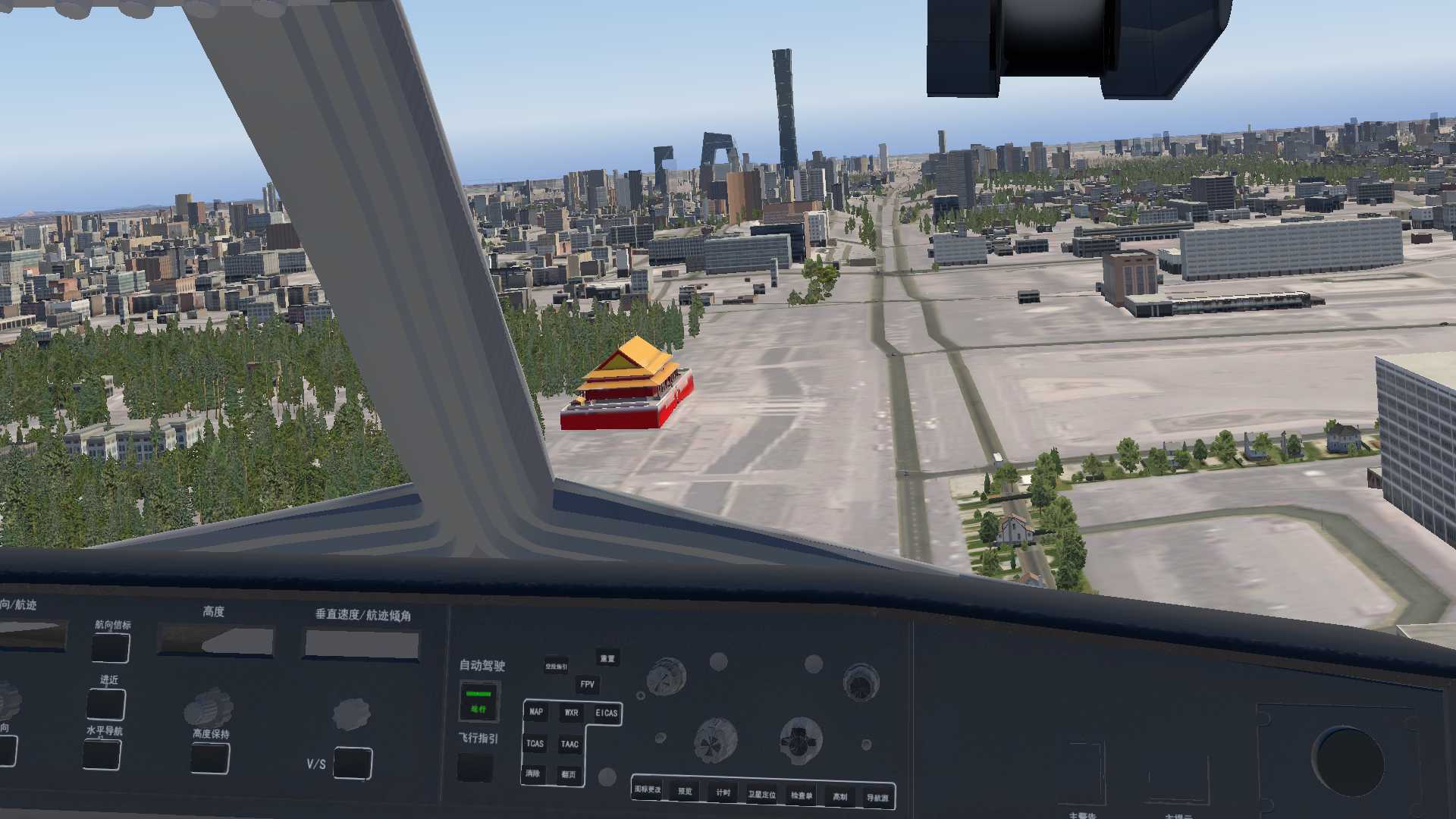
Task: Show the 预览 preview page
Action: (x=685, y=791)
